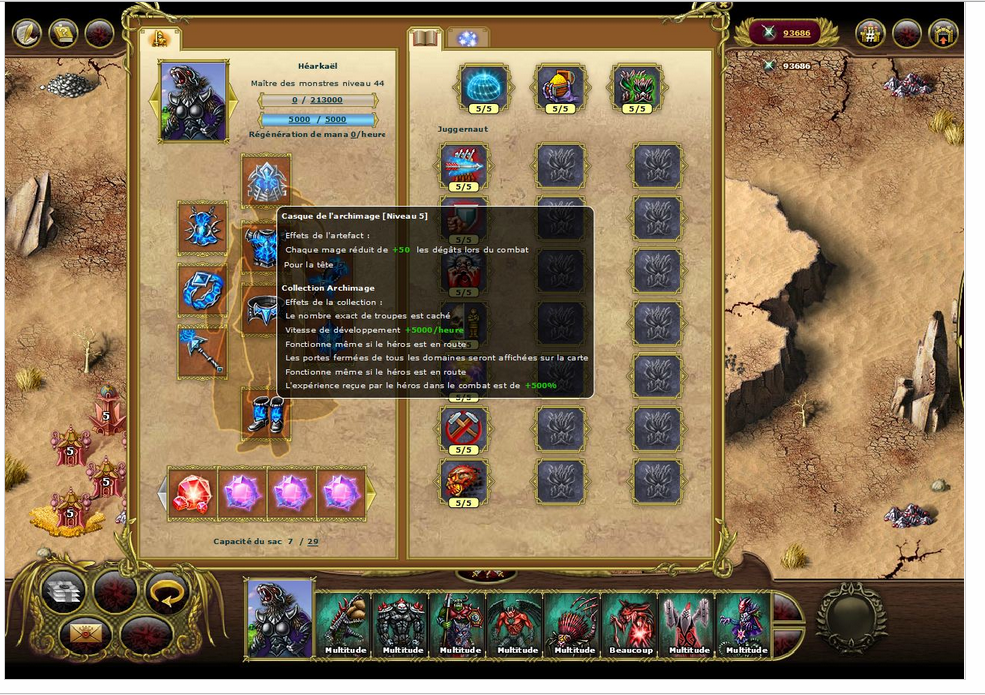
Task: Switch to the spellbook tab
Action: click(425, 39)
